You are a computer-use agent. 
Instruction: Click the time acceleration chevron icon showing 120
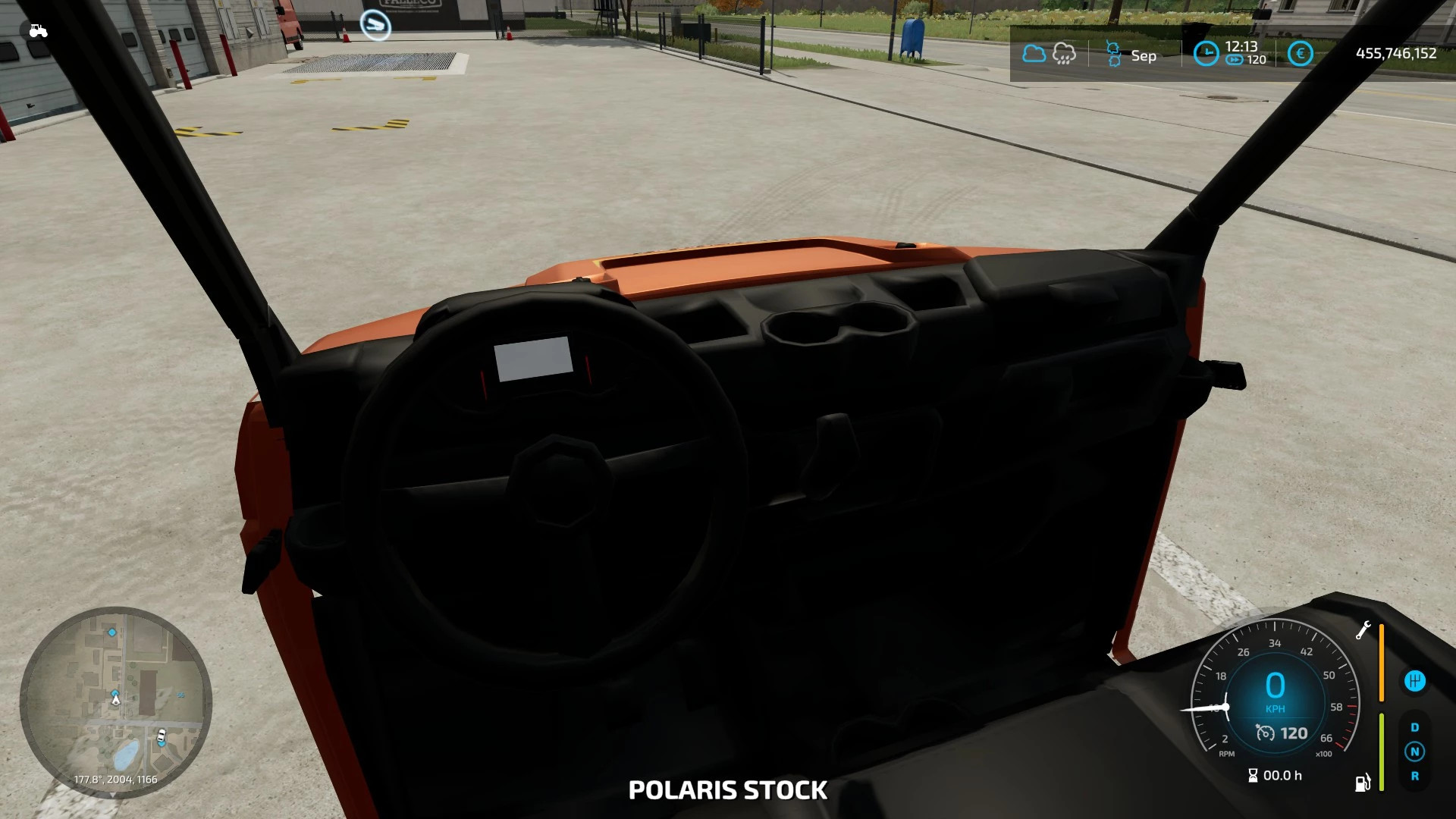[1236, 59]
